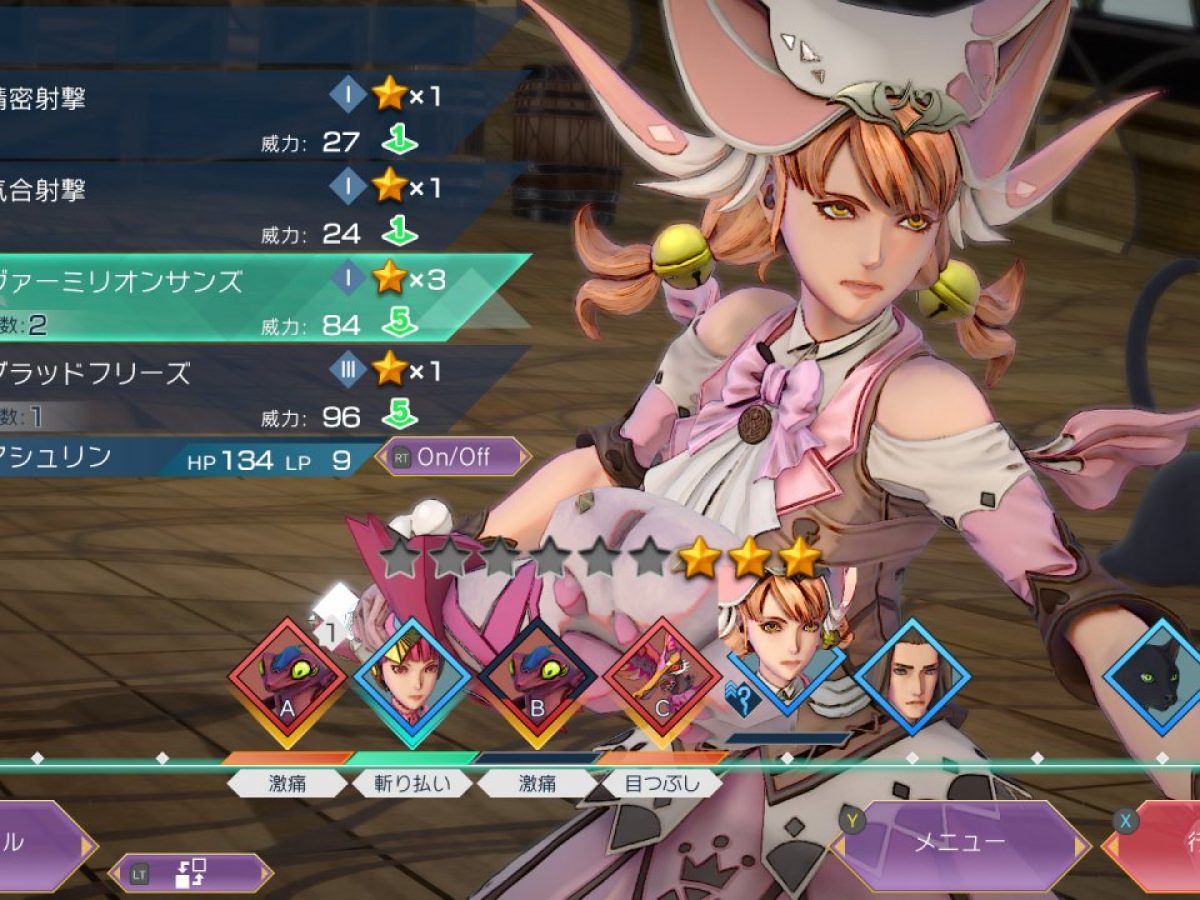This screenshot has width=1200, height=900.
Task: Click the 斬り払い action label
Action: point(412,783)
